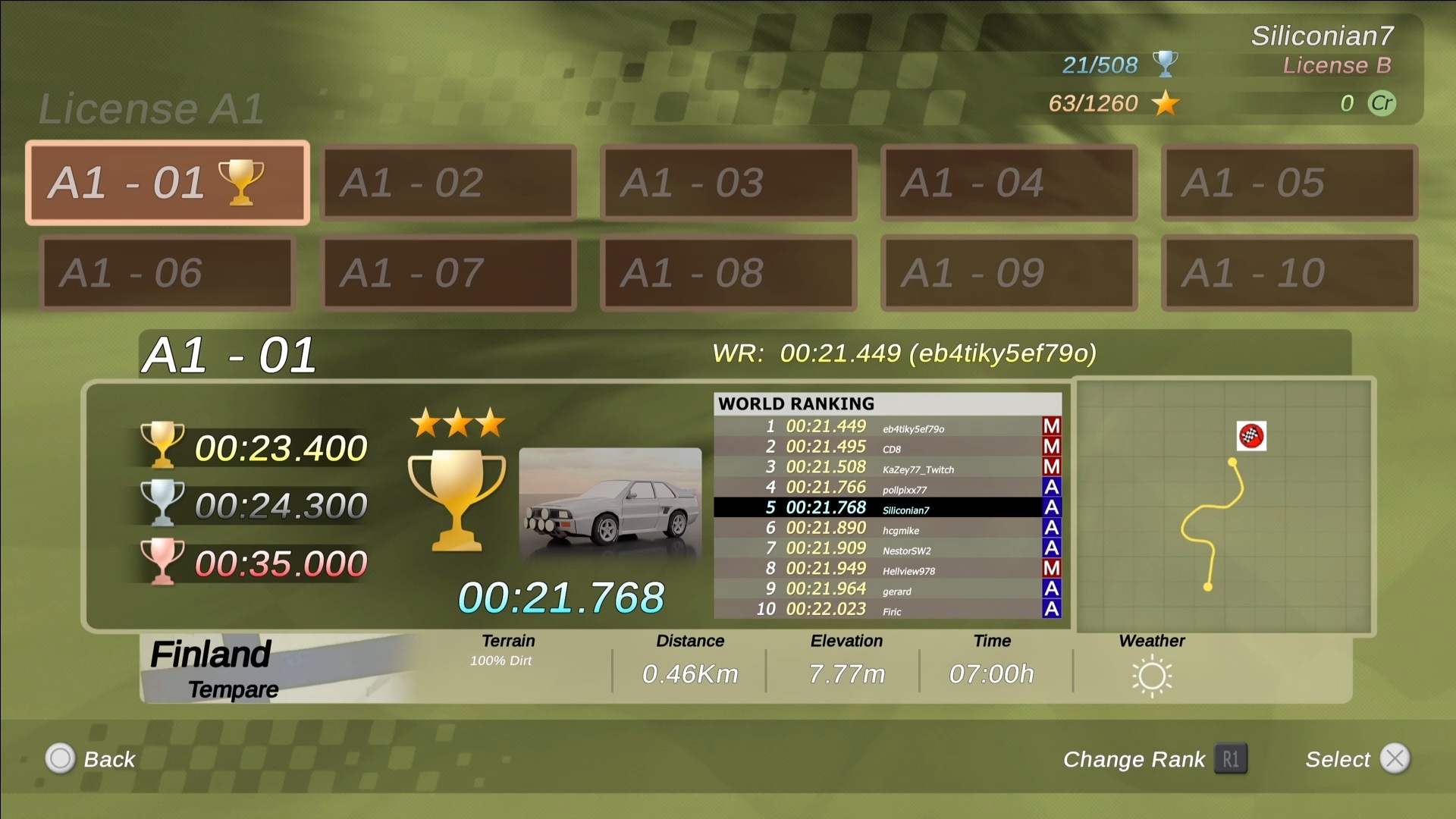The height and width of the screenshot is (819, 1456).
Task: Click the Select option
Action: [x=1356, y=759]
